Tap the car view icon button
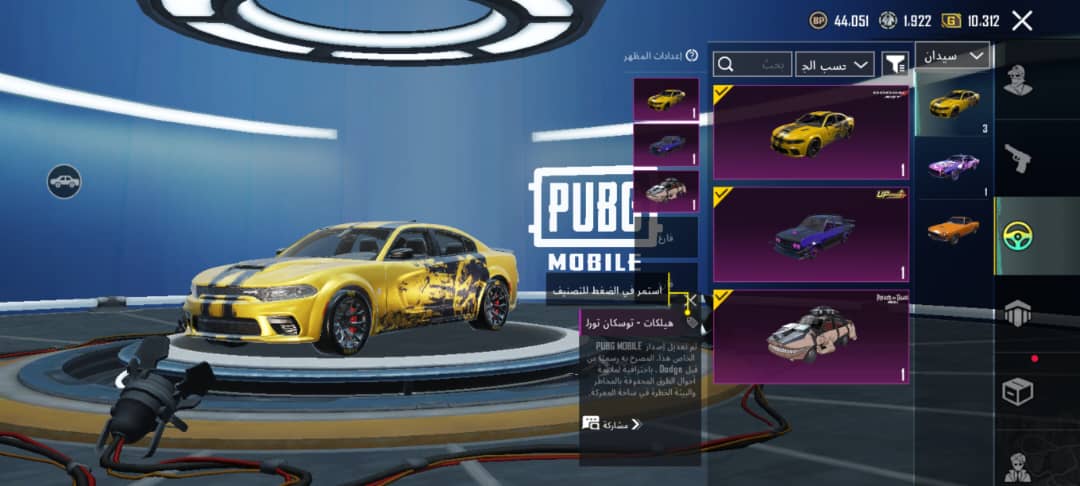Image resolution: width=1080 pixels, height=486 pixels. pyautogui.click(x=64, y=182)
